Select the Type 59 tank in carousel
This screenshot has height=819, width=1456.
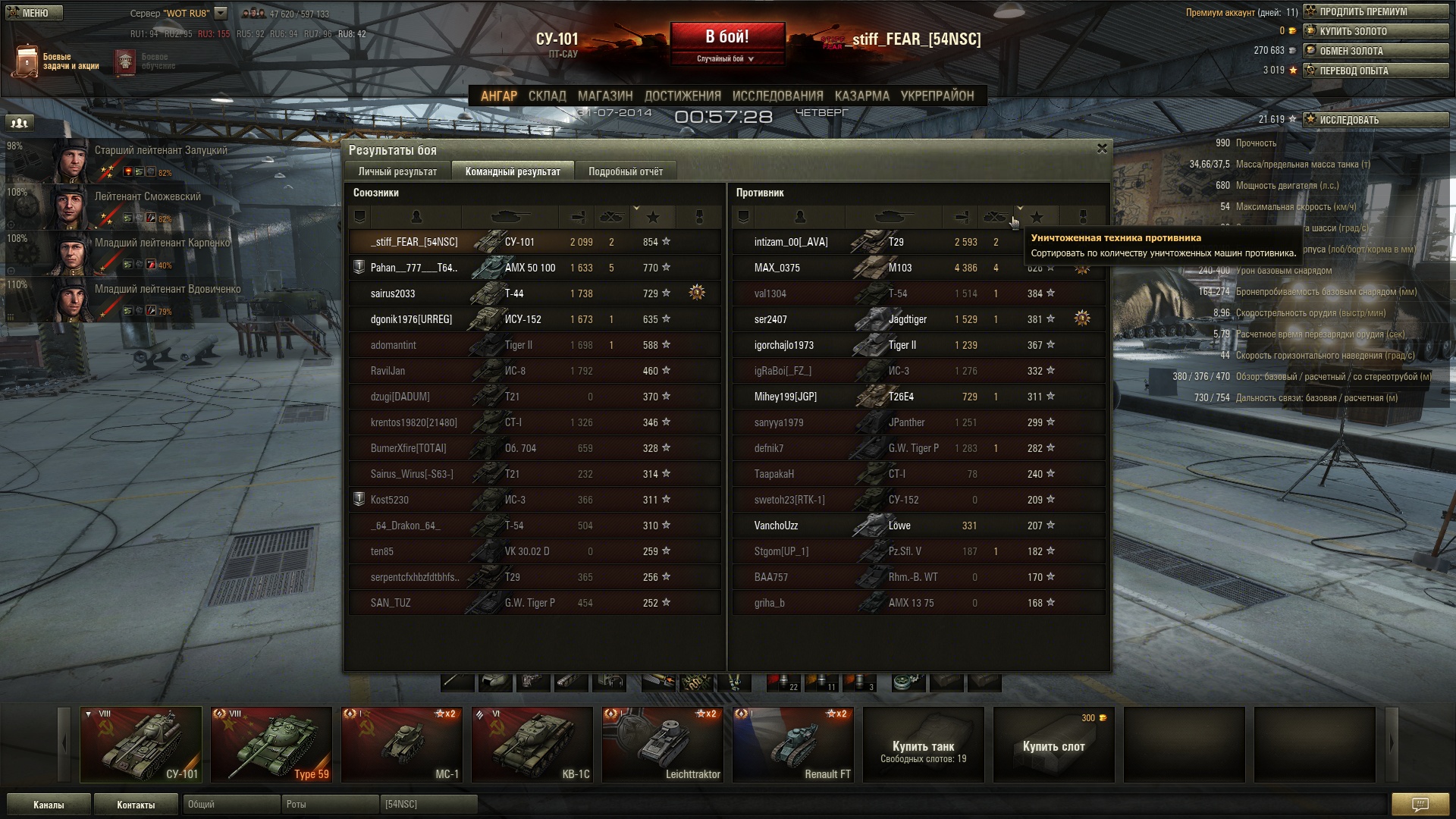(x=271, y=745)
